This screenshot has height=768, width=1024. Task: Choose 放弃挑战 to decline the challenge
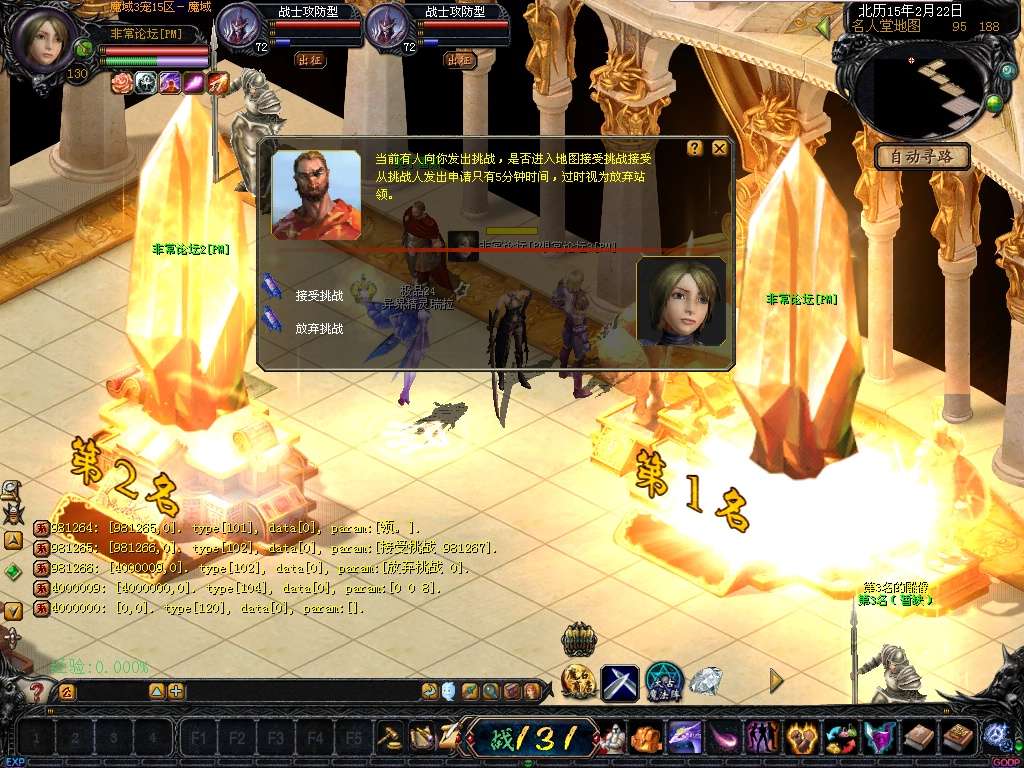pos(319,327)
